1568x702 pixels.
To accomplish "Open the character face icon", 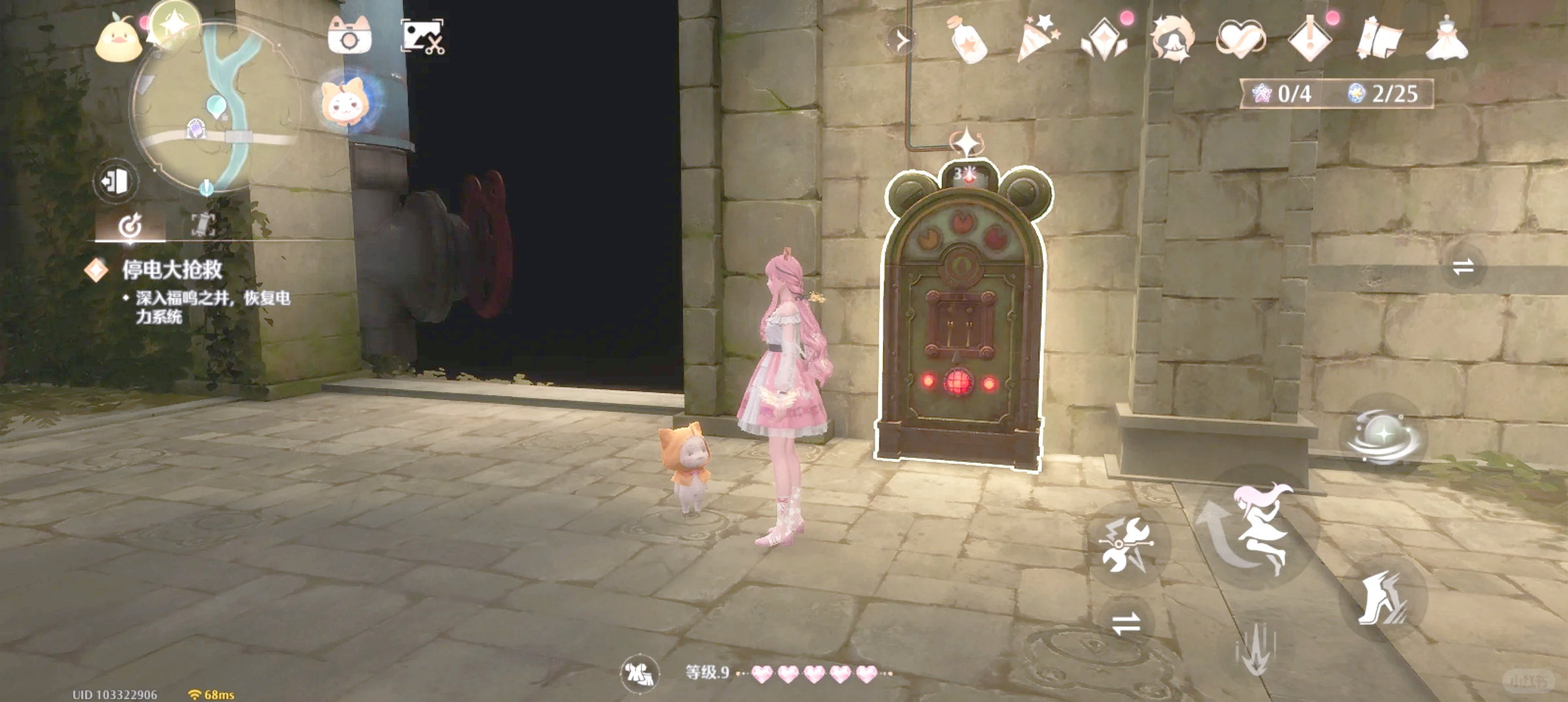I will [x=1173, y=39].
